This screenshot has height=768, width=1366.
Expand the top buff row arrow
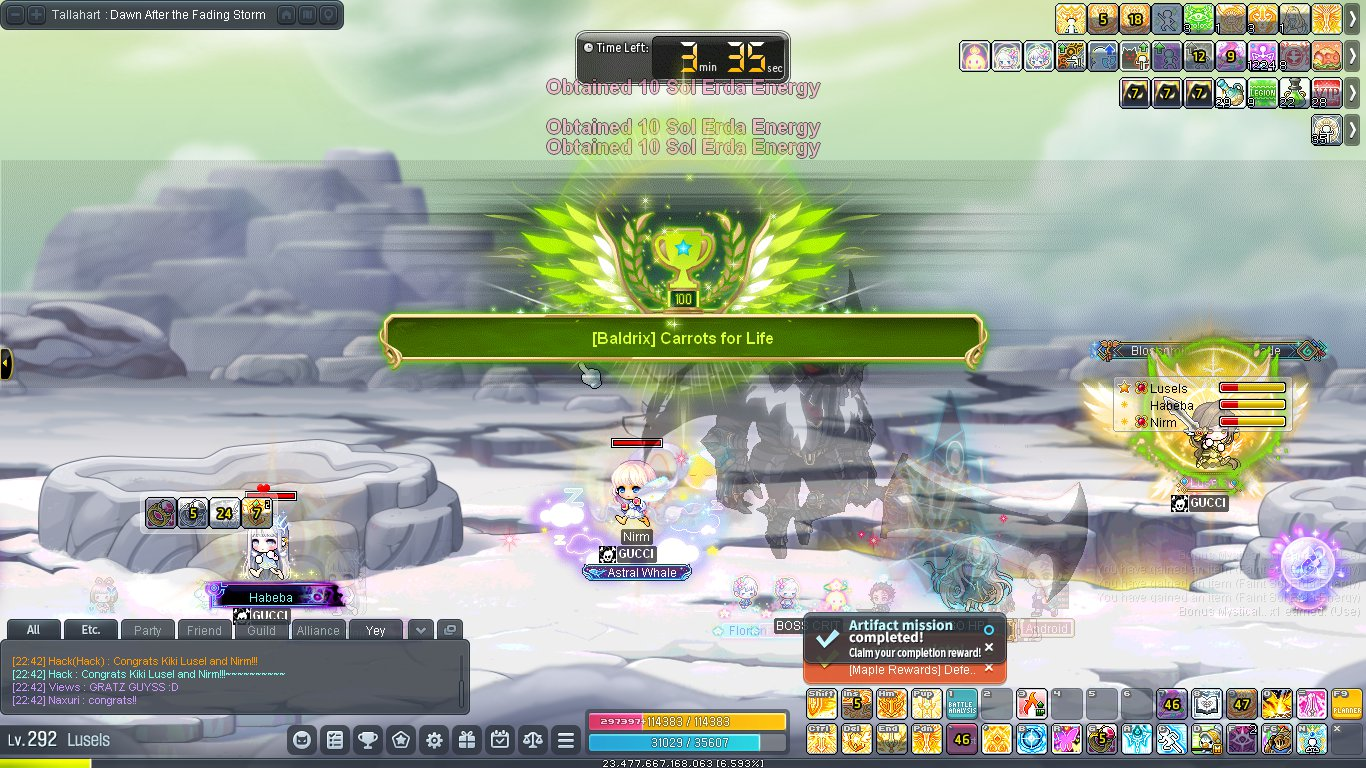point(1353,18)
